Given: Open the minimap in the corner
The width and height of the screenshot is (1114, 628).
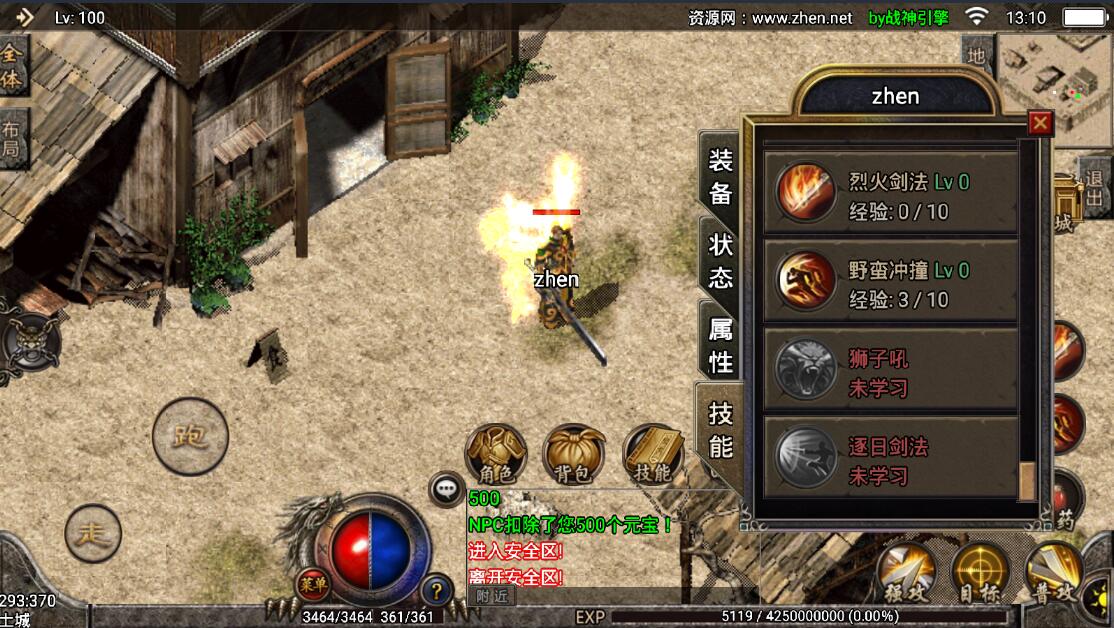Looking at the screenshot, I should (1053, 75).
